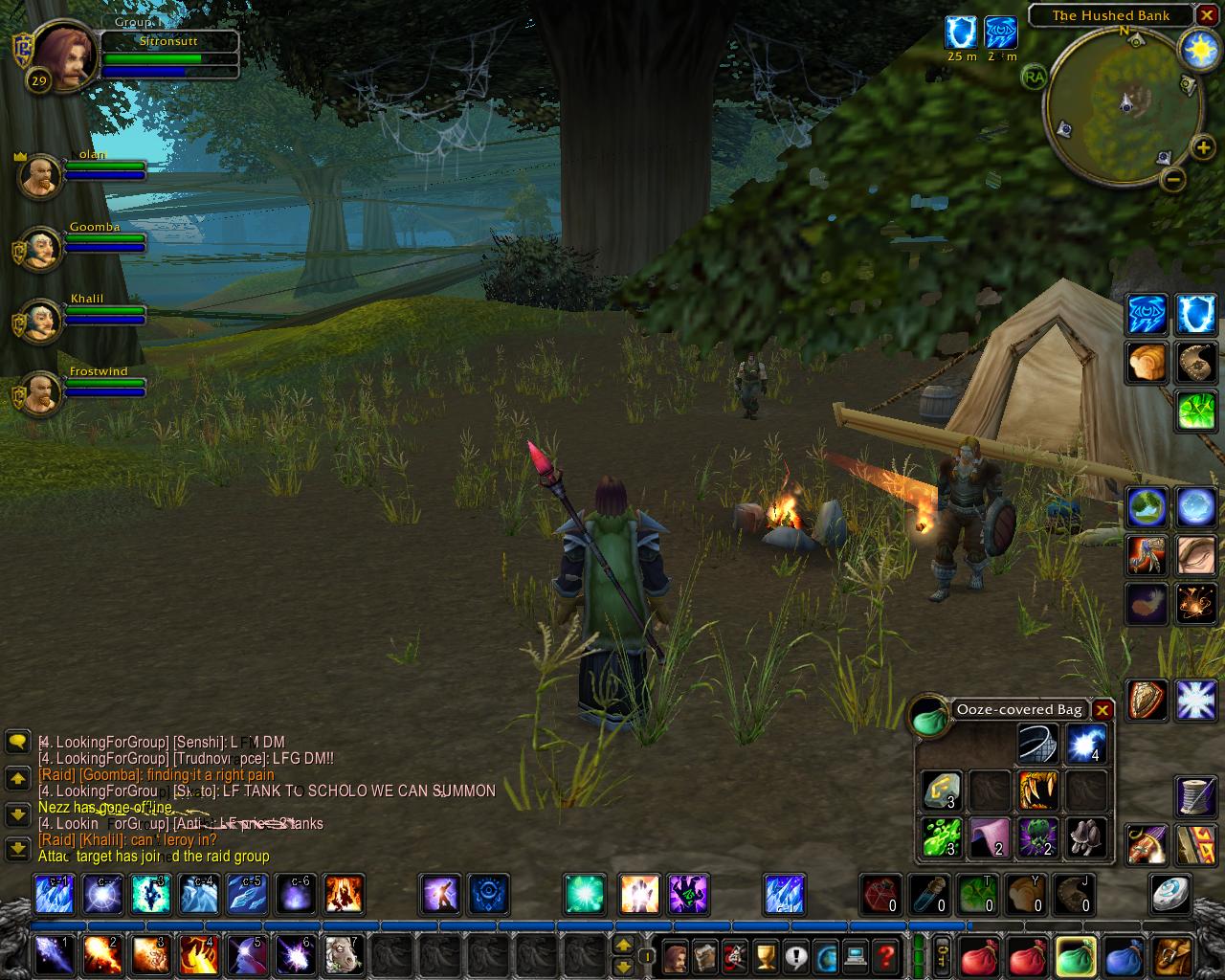Cast the conjured bread icon spell
This screenshot has height=980, width=1225.
tap(1146, 364)
